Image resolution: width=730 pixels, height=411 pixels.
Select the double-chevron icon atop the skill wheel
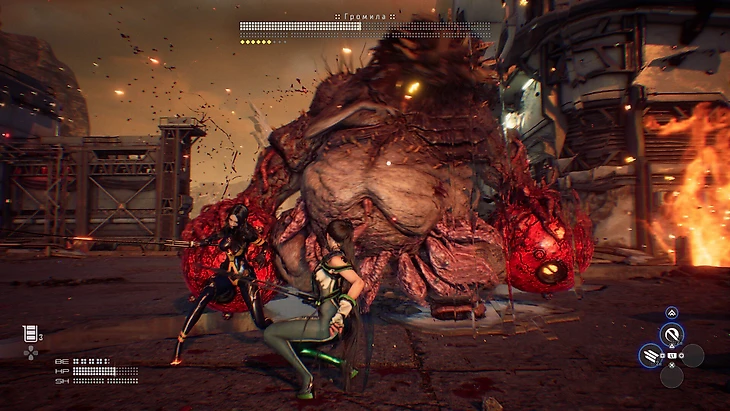(x=672, y=312)
